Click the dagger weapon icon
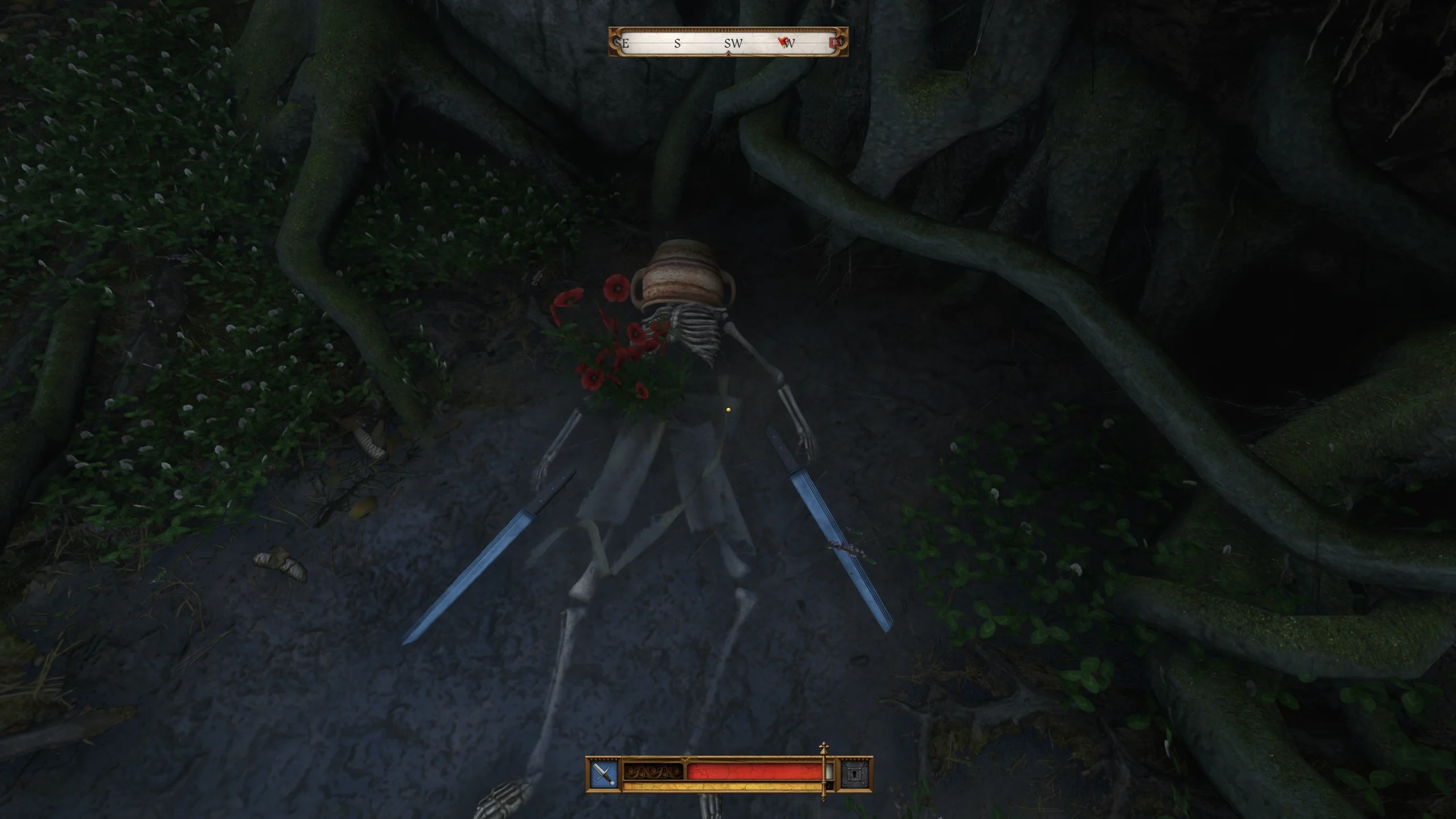The width and height of the screenshot is (1456, 819). click(604, 774)
